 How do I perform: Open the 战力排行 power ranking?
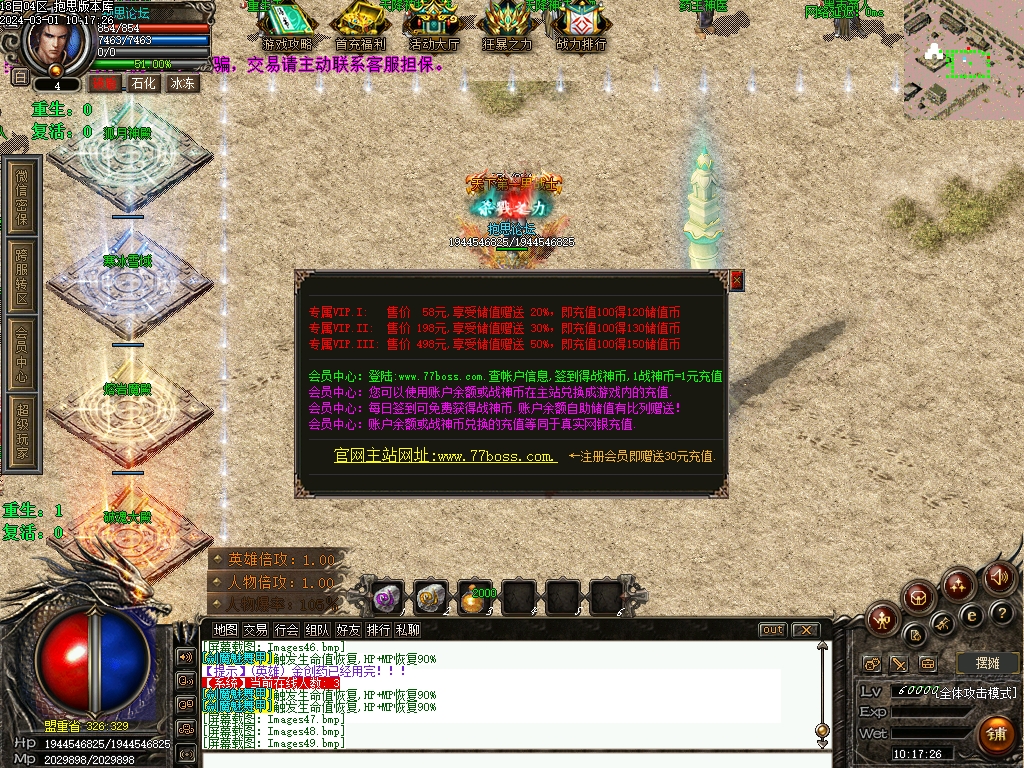pos(581,24)
